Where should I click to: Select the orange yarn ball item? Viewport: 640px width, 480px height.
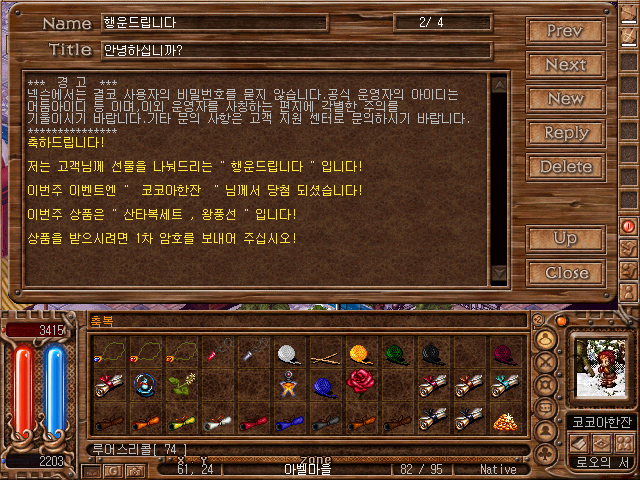[x=360, y=353]
